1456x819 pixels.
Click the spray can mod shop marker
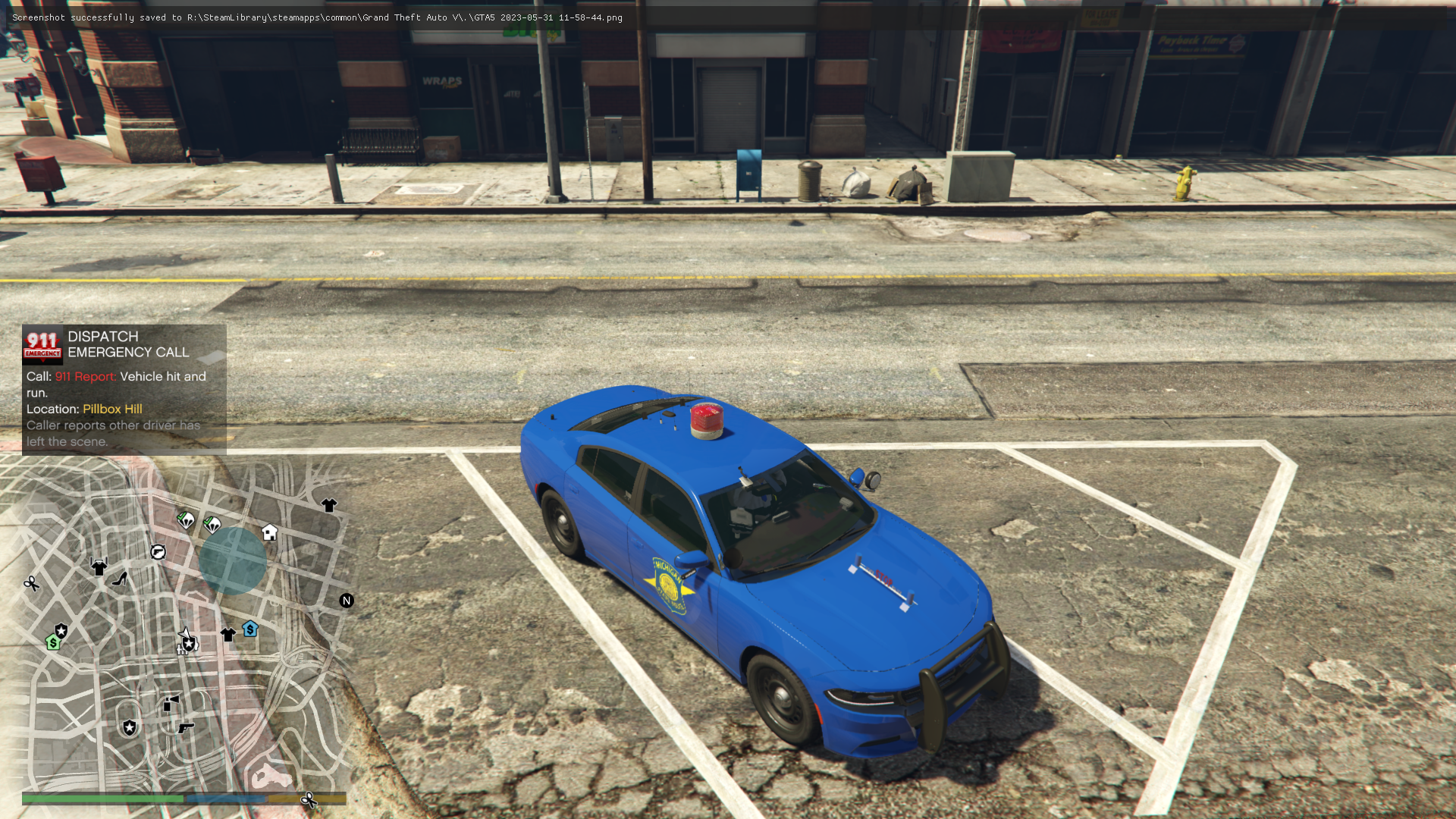[x=171, y=703]
